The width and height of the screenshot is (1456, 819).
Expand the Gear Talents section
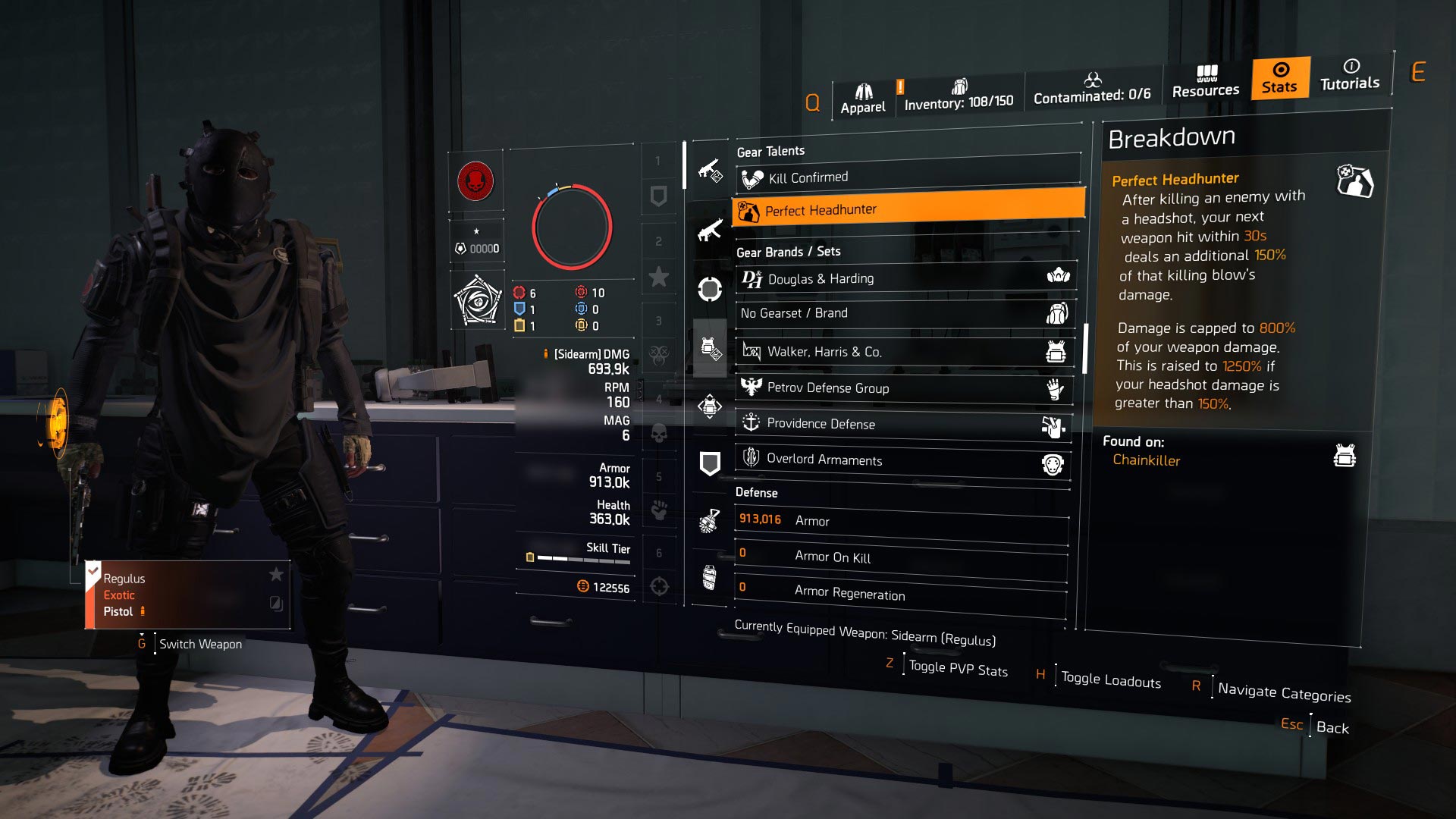tap(770, 151)
